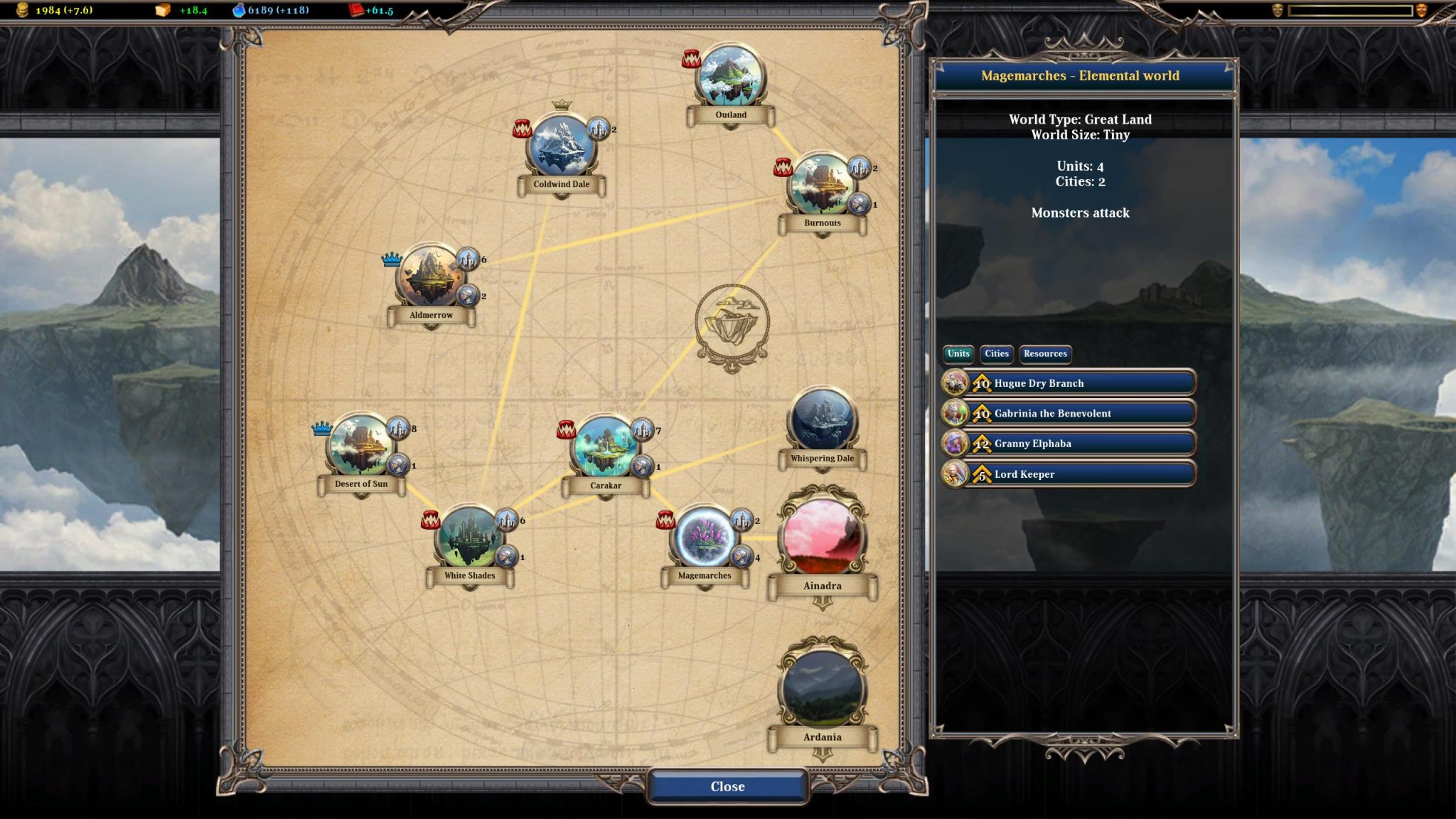Close the world map window
This screenshot has width=1456, height=819.
(727, 786)
